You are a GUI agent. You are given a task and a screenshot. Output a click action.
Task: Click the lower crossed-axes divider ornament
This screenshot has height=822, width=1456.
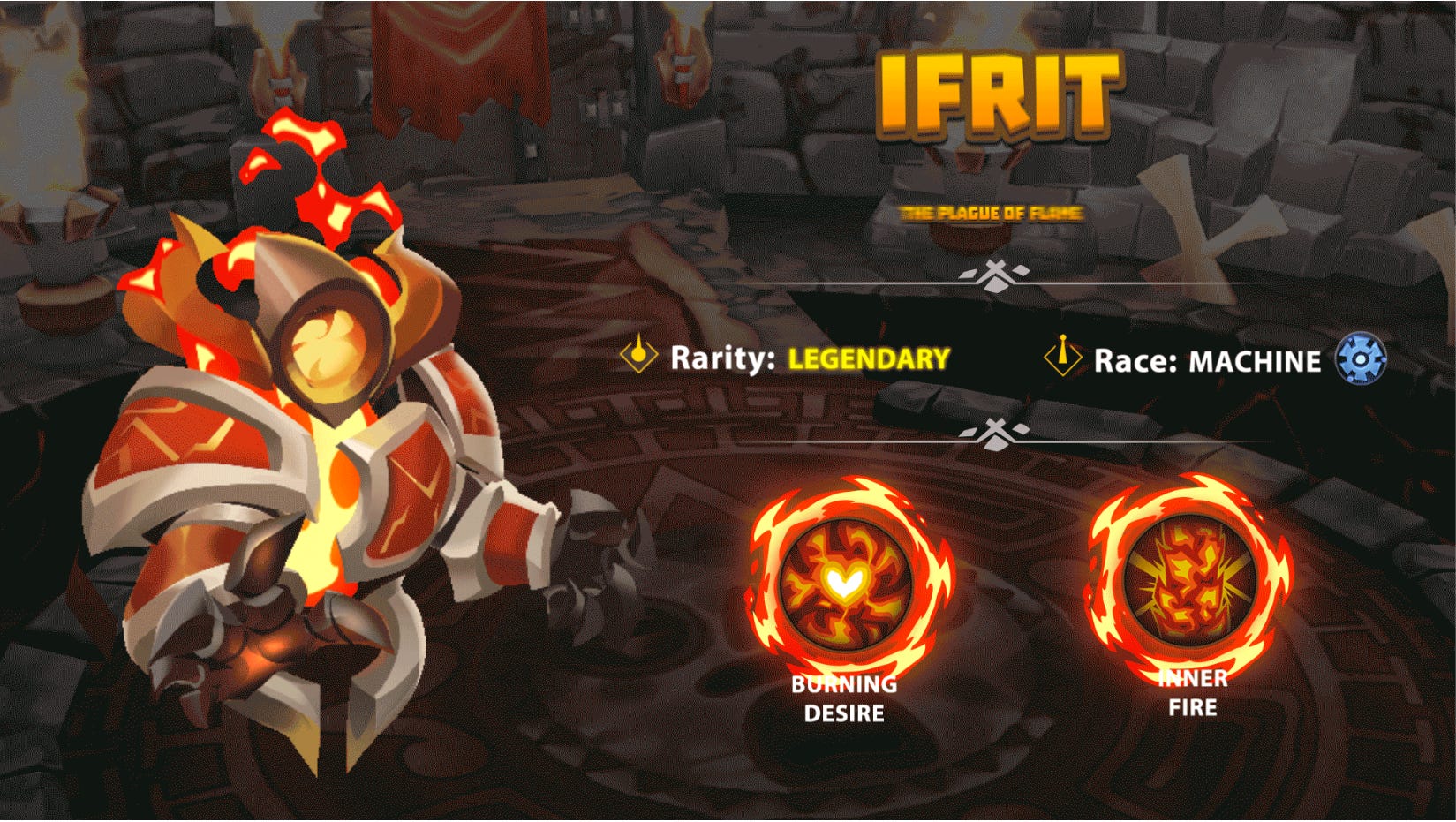click(995, 429)
